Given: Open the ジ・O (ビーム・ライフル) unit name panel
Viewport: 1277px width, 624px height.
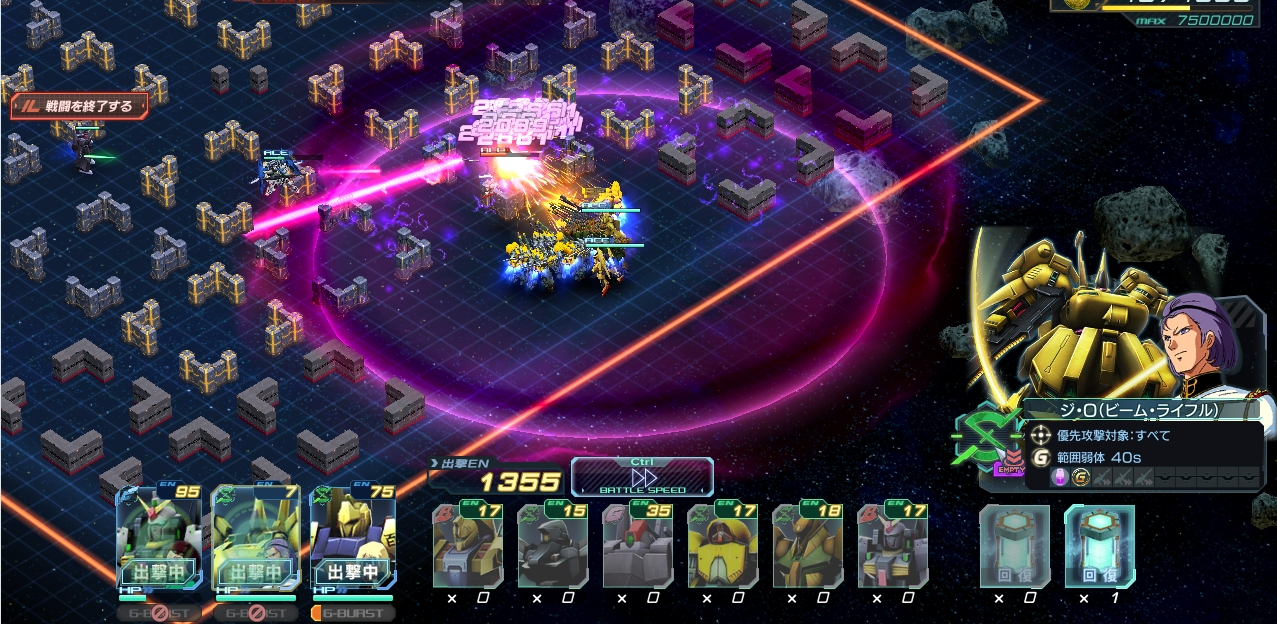Looking at the screenshot, I should pyautogui.click(x=1139, y=410).
